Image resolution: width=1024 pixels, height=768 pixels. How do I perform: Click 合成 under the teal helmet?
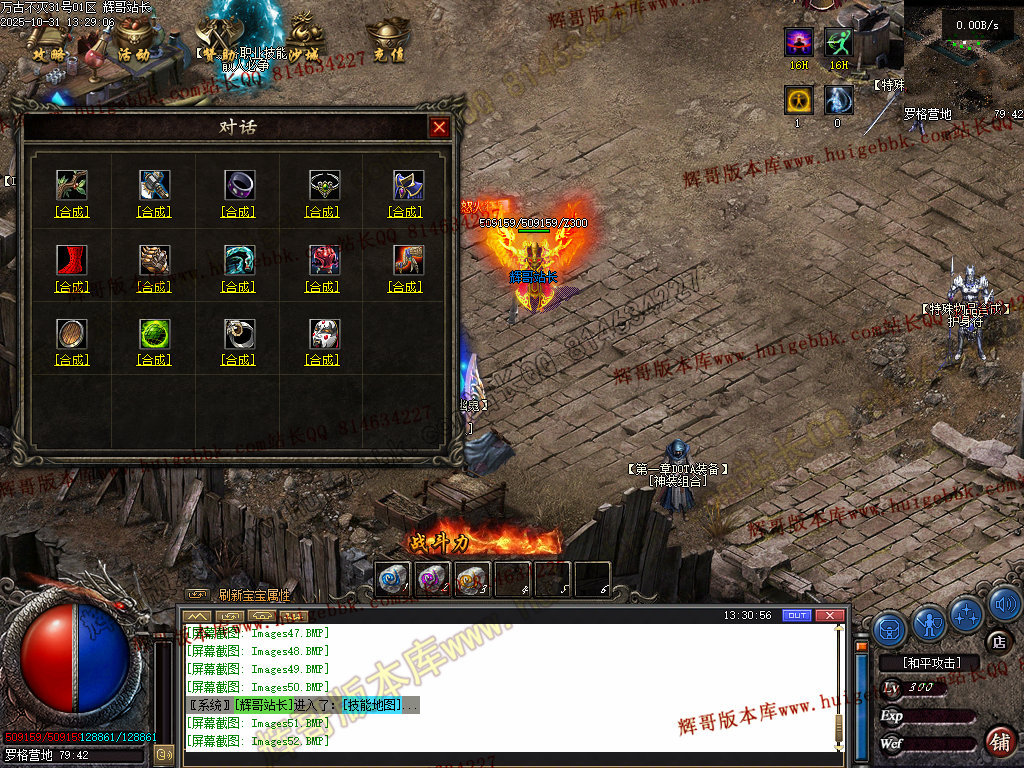[x=239, y=287]
